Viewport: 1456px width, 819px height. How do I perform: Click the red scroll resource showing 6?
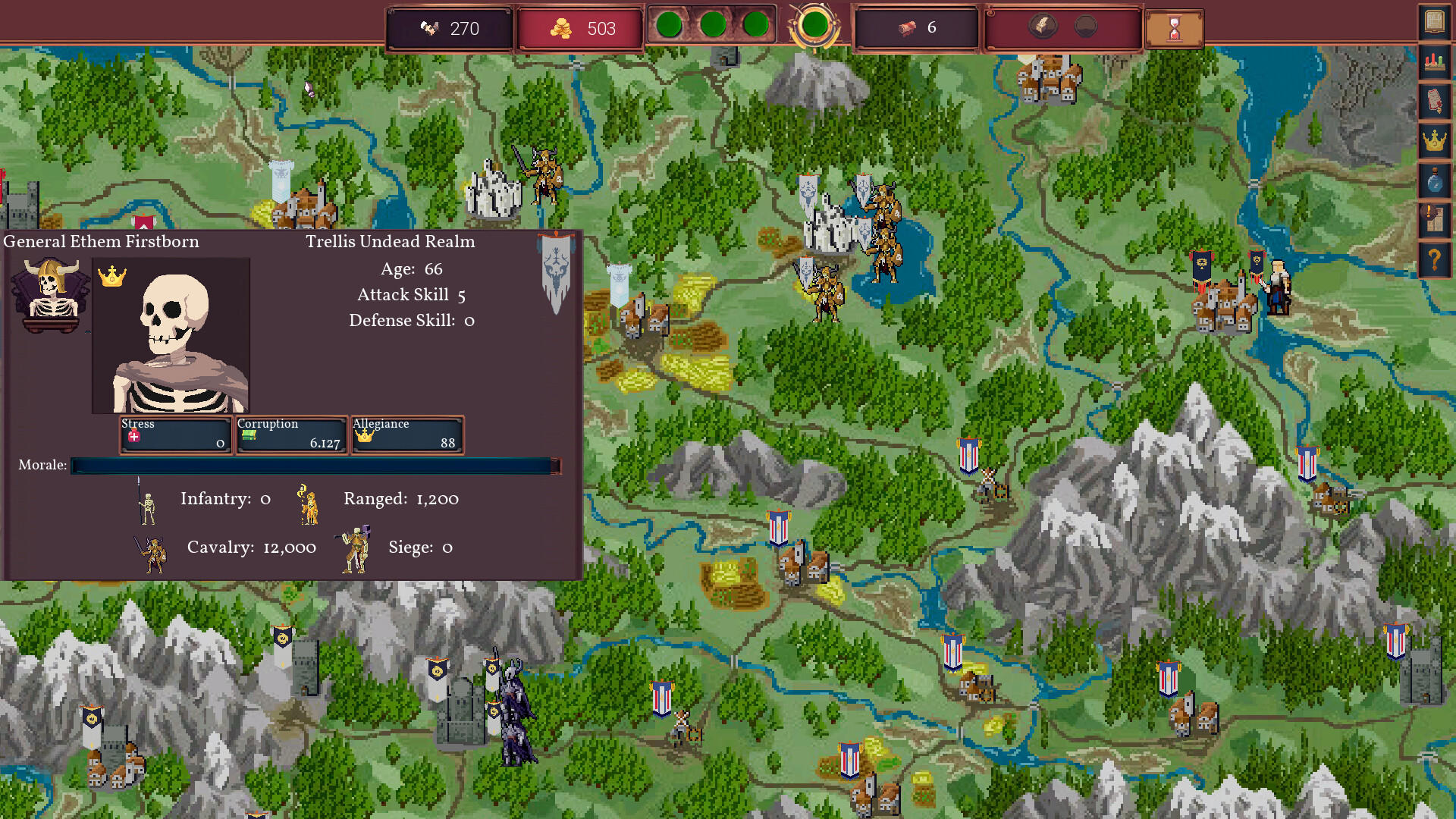915,28
